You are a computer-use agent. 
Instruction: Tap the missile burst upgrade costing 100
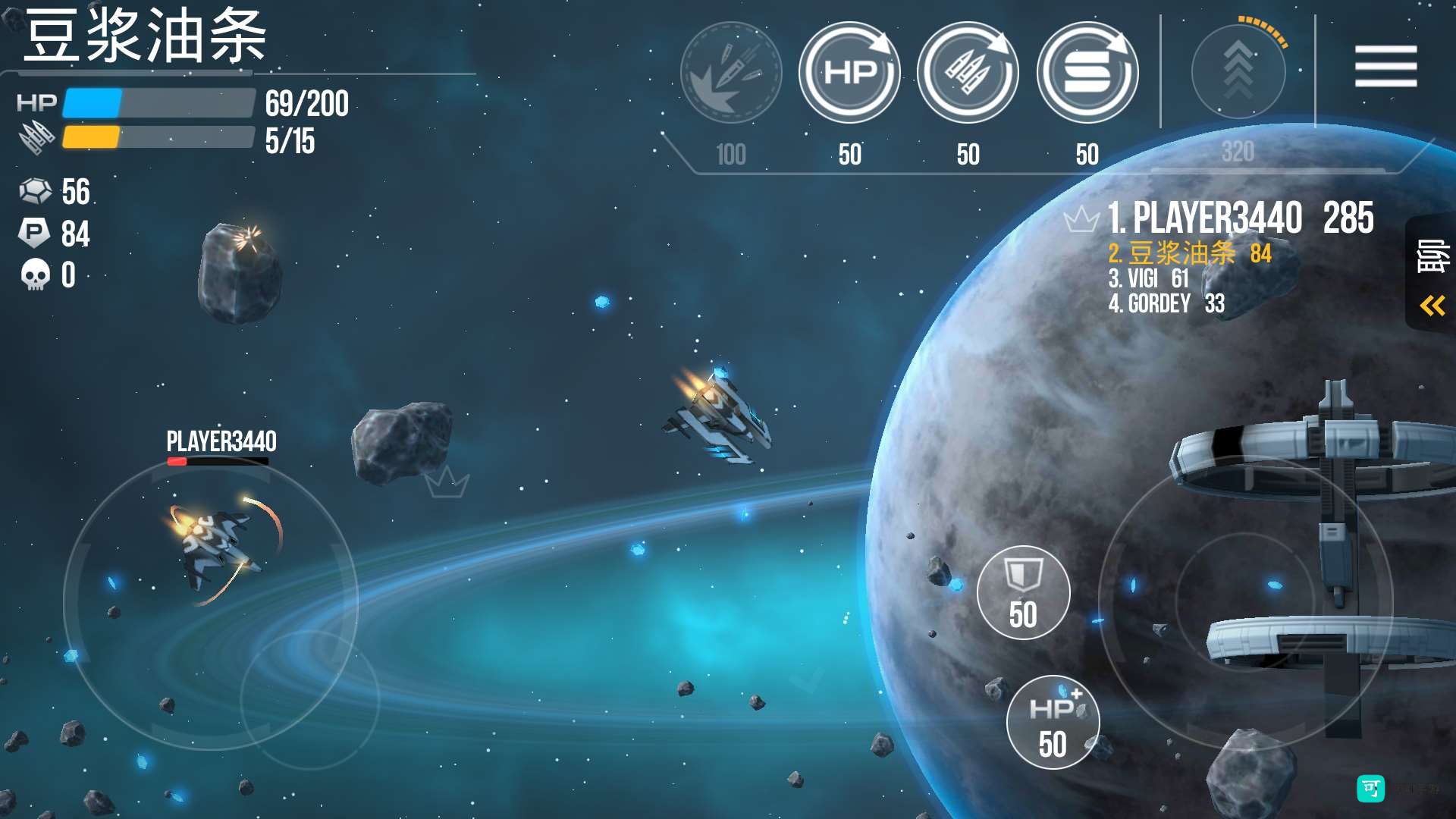731,73
